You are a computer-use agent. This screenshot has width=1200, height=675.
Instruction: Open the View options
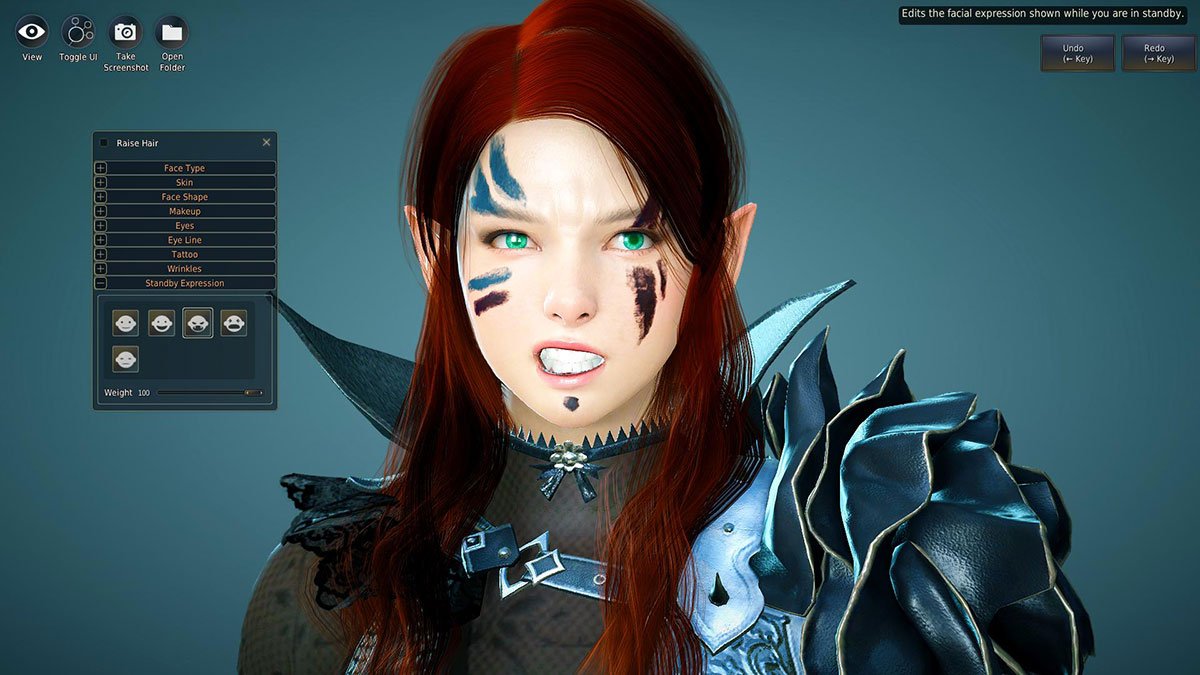click(x=32, y=33)
